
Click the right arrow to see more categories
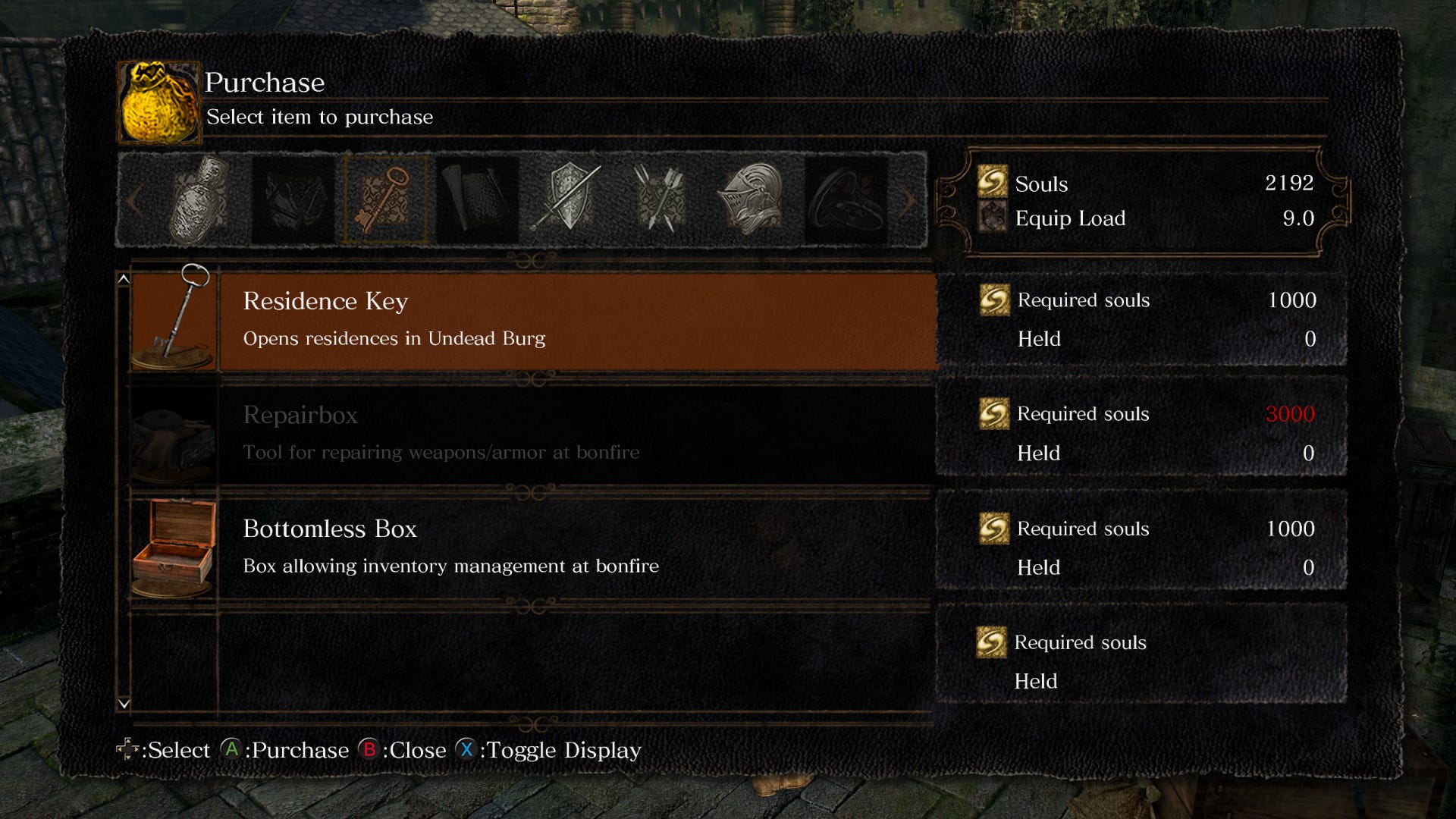coord(908,199)
